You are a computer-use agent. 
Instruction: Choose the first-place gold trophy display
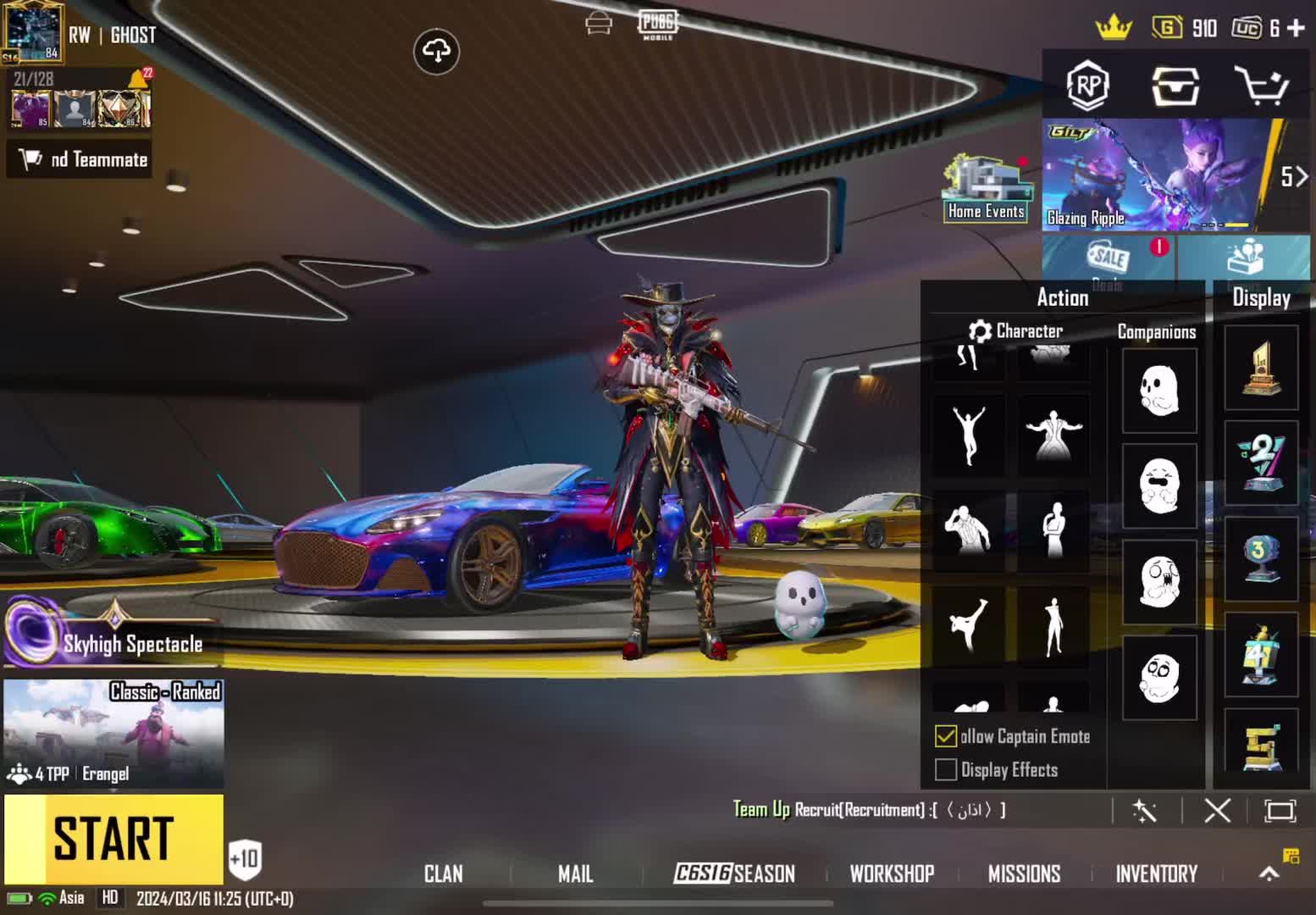click(1261, 369)
